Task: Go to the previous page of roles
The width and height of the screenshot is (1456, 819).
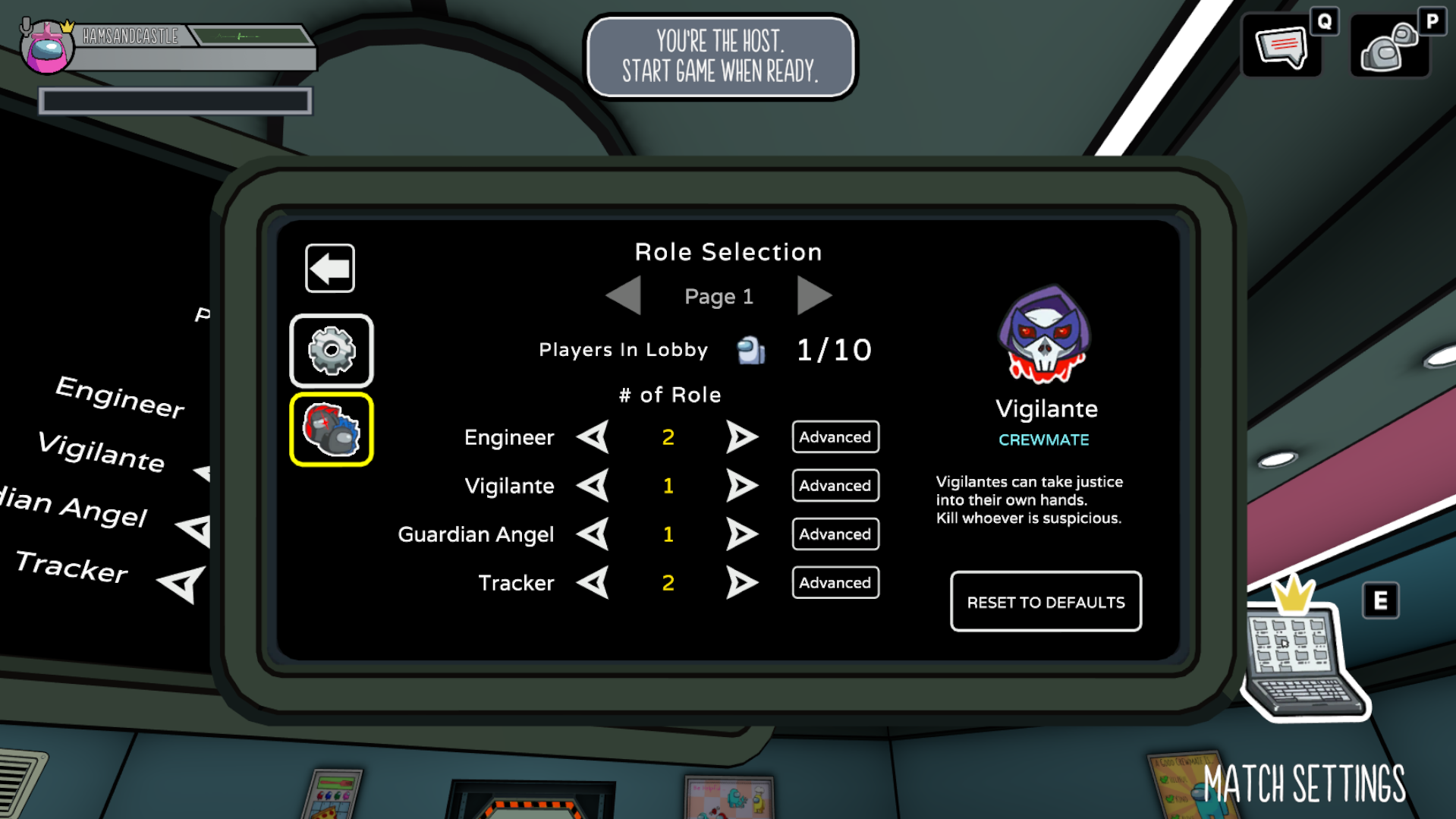Action: coord(624,296)
